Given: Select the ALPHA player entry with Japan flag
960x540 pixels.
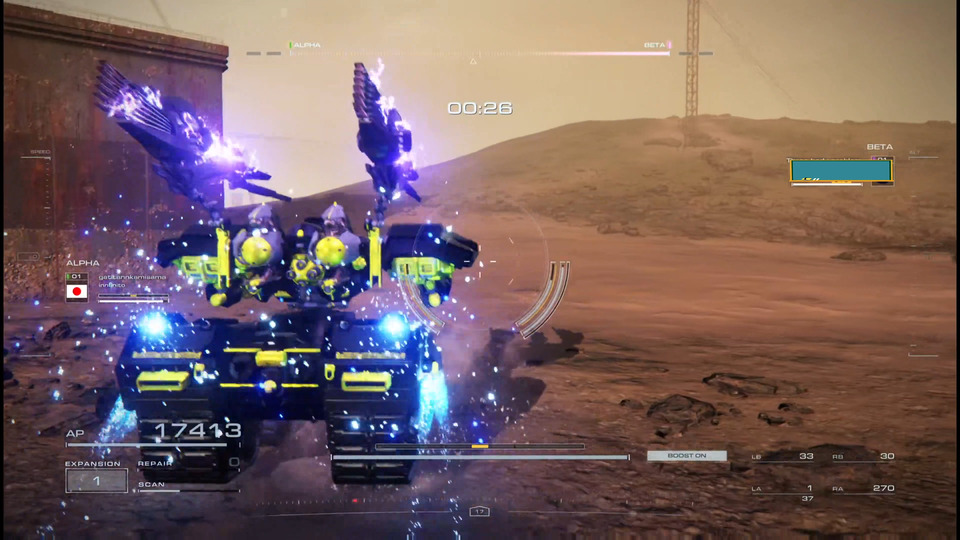Looking at the screenshot, I should click(x=116, y=286).
